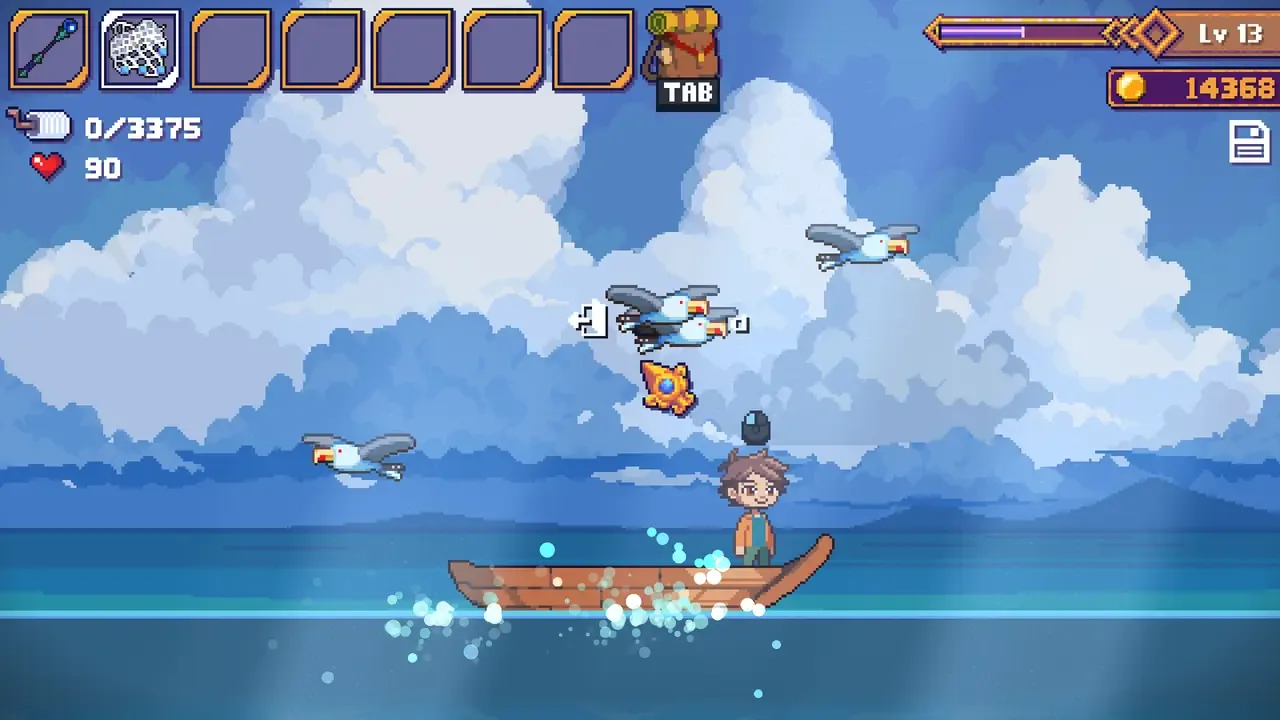1280x720 pixels.
Task: Select the fishing net hotbar slot
Action: pyautogui.click(x=140, y=49)
